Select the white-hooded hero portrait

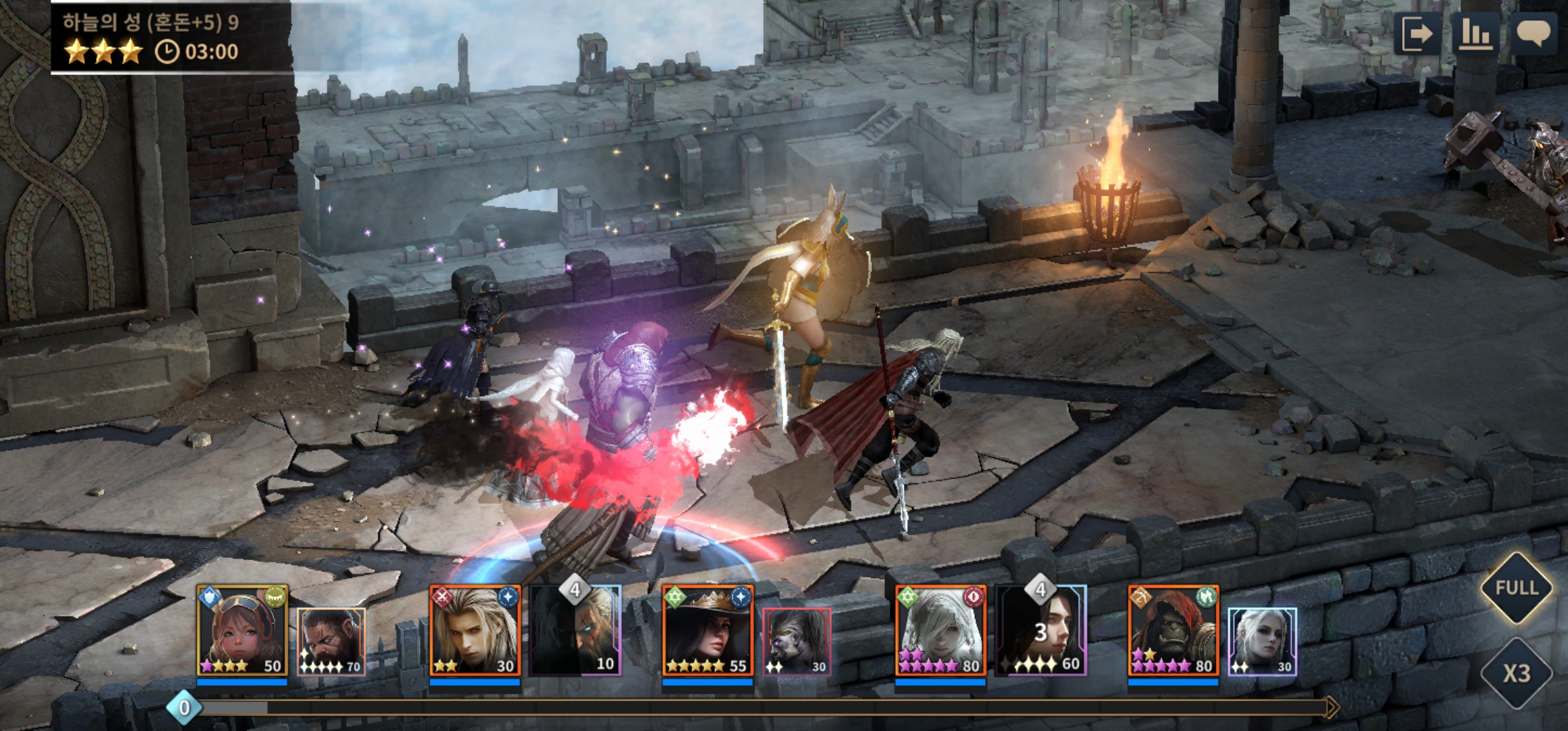pos(940,631)
